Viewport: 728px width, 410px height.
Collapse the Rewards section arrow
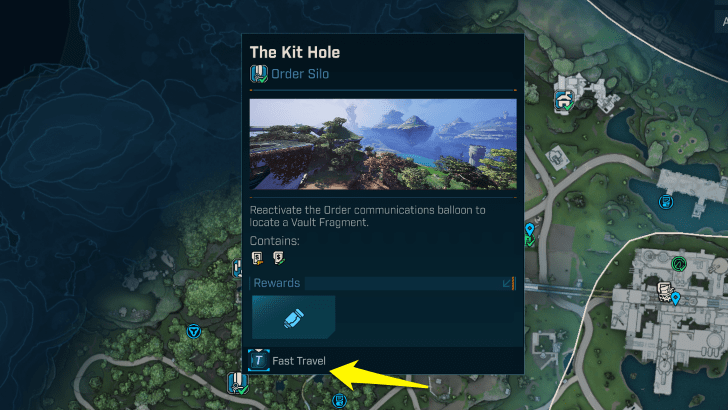point(506,284)
